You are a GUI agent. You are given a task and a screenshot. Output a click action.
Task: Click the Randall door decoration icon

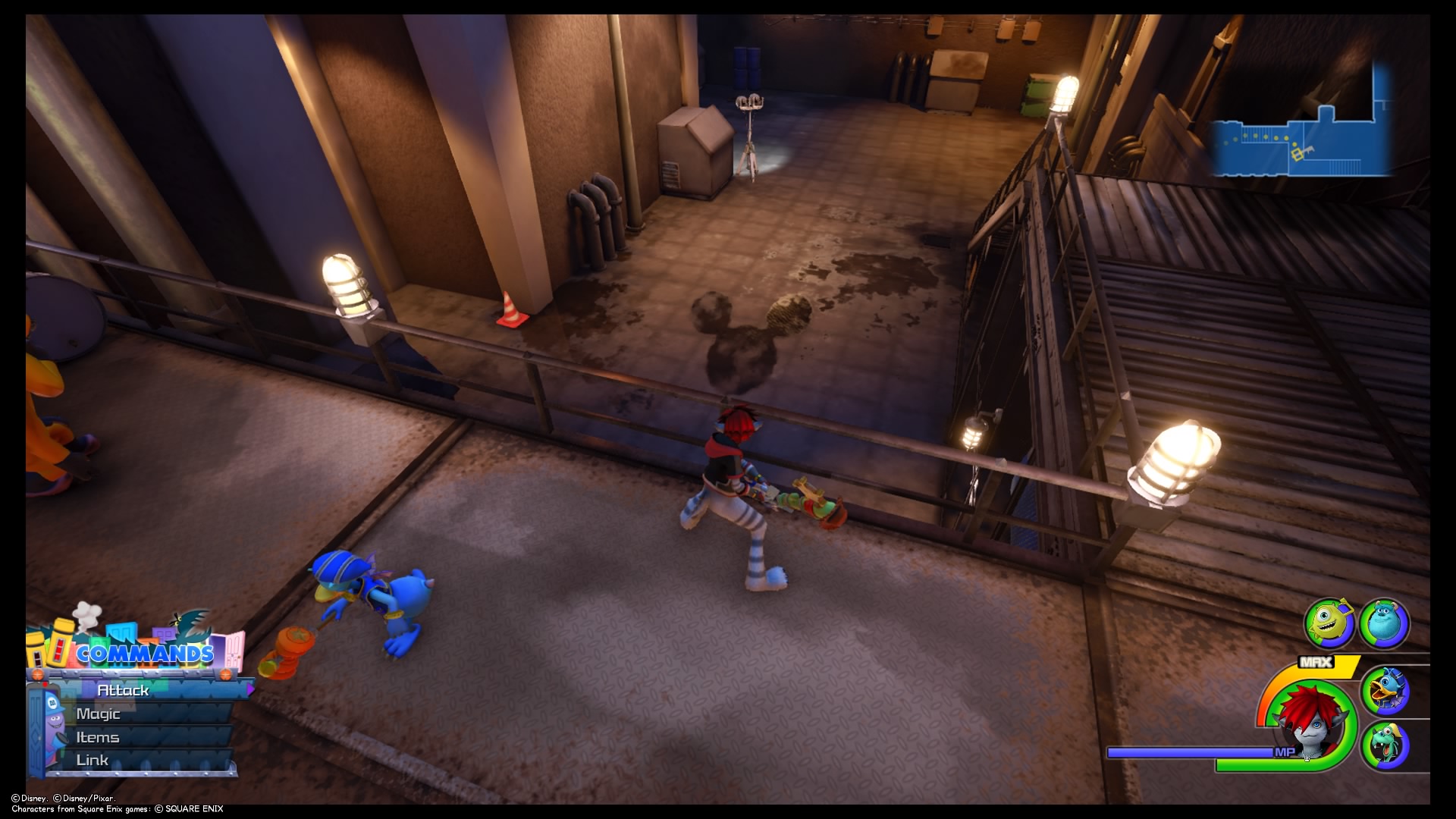pos(190,626)
